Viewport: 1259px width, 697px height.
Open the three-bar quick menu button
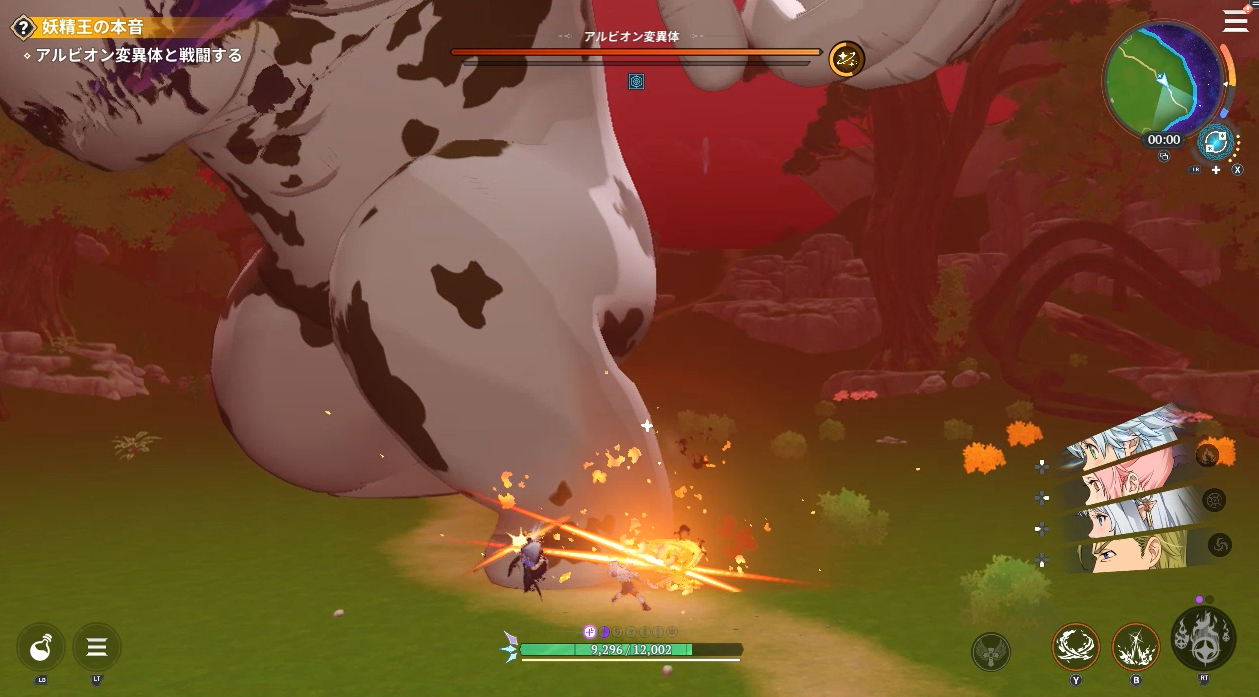tap(97, 647)
